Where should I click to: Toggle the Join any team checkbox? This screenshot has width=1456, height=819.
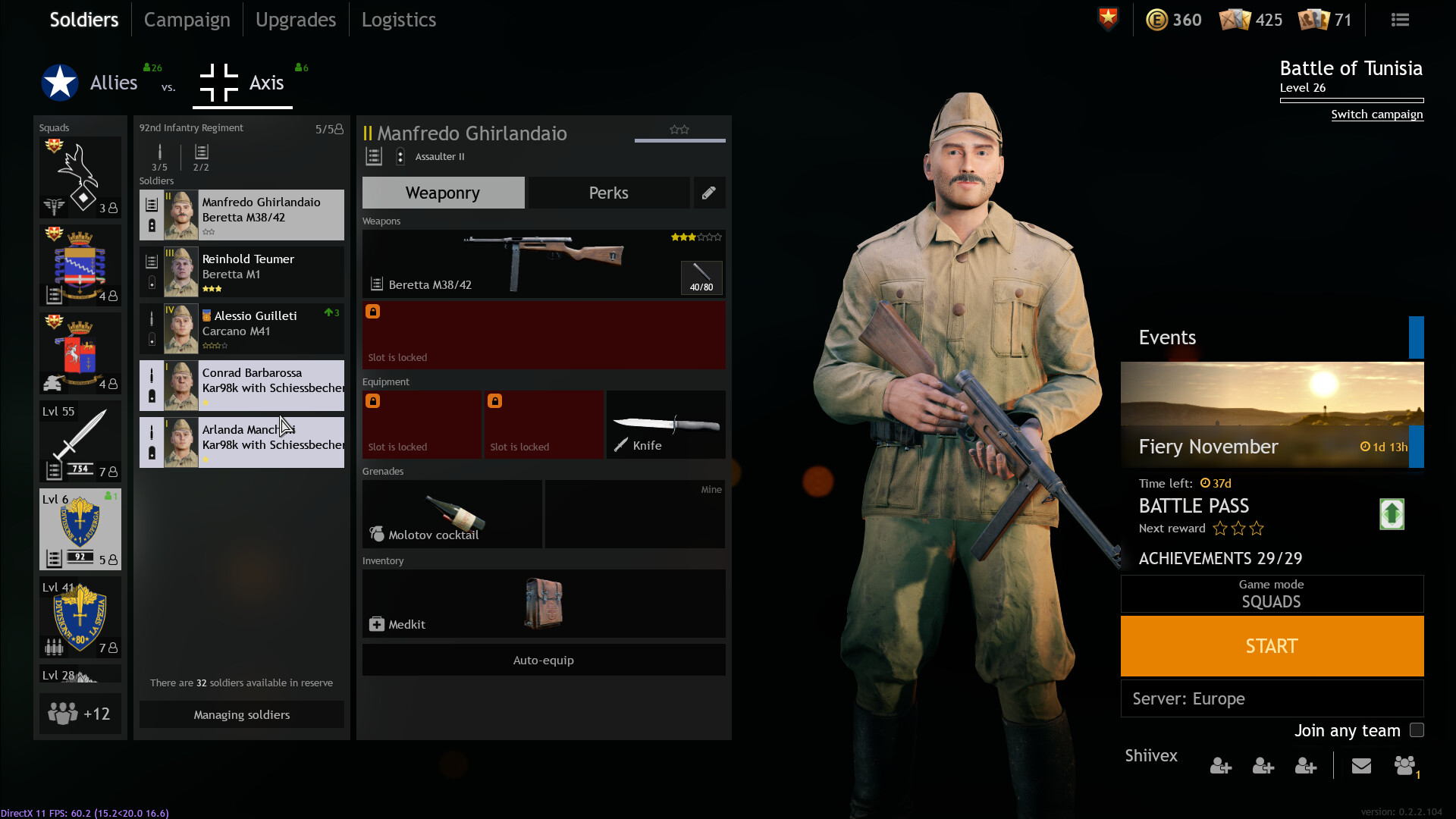click(x=1417, y=730)
